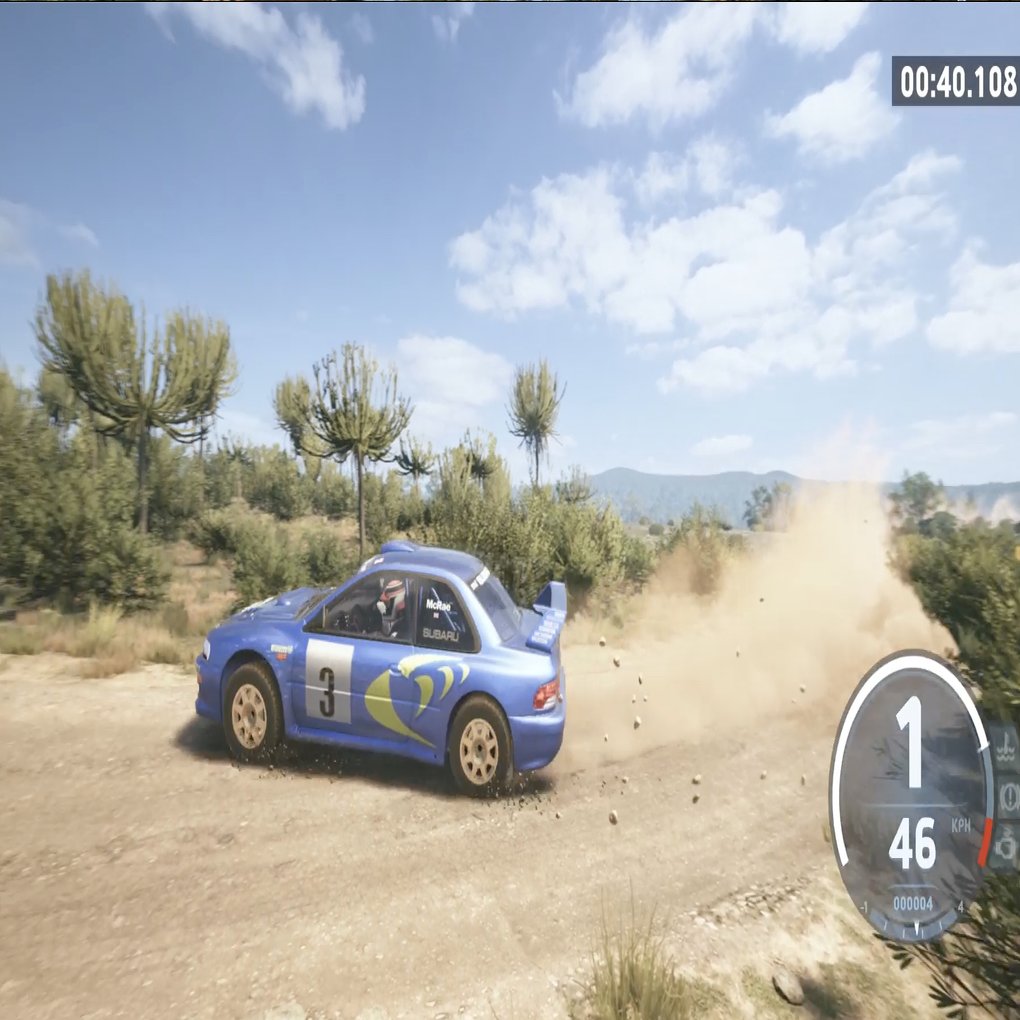Image resolution: width=1020 pixels, height=1020 pixels.
Task: Click the engine warning light icon
Action: pyautogui.click(x=1005, y=846)
